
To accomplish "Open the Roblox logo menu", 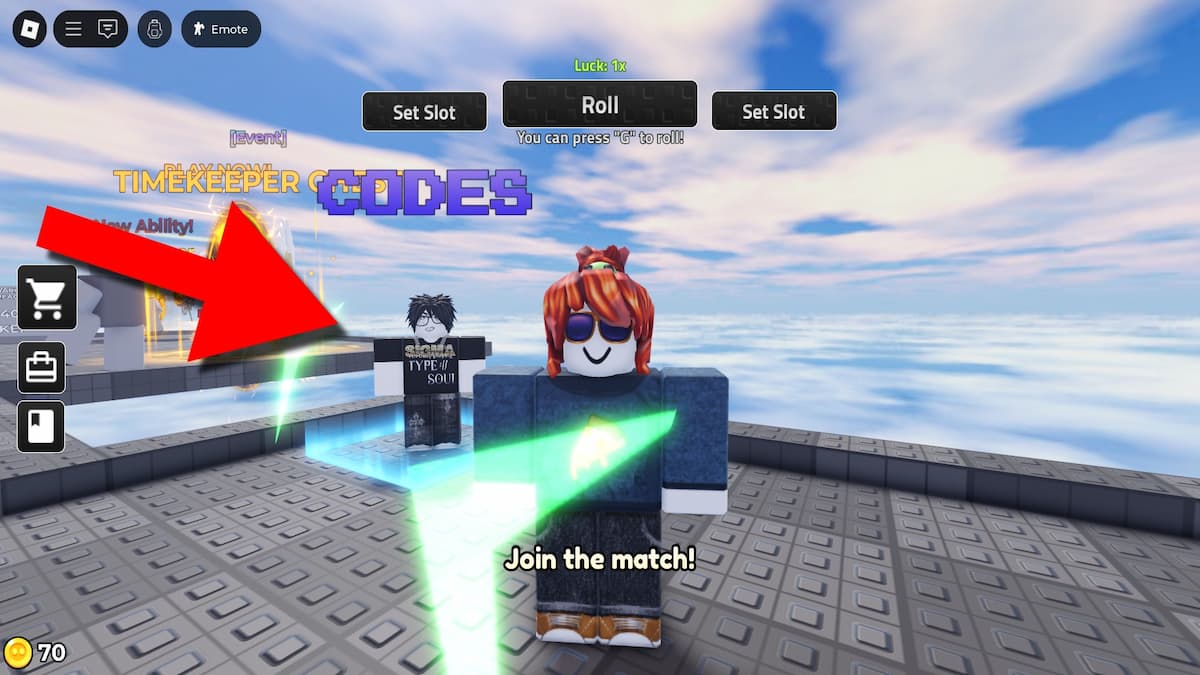I will click(x=29, y=29).
